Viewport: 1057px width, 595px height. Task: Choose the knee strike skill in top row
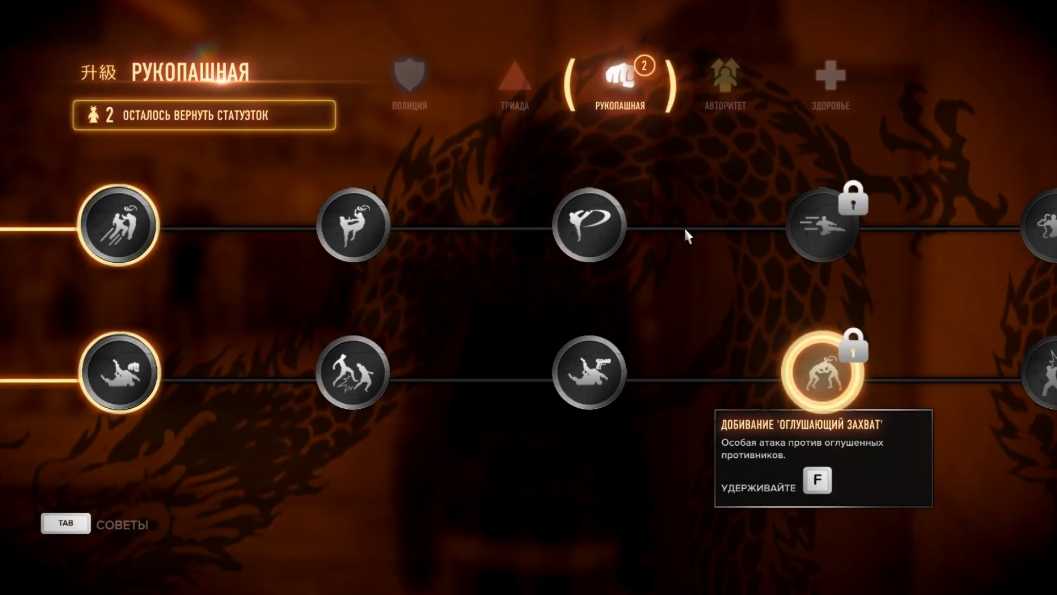pyautogui.click(x=353, y=226)
